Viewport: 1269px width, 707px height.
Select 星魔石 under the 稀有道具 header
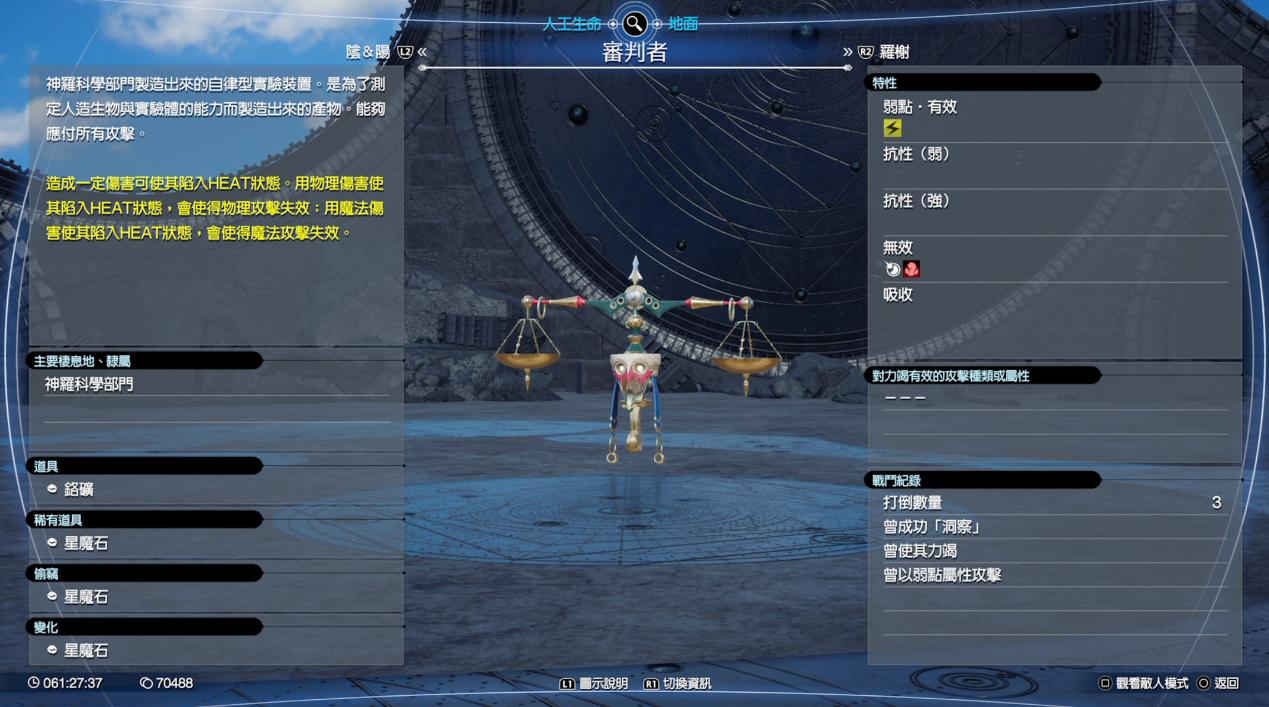(x=85, y=543)
